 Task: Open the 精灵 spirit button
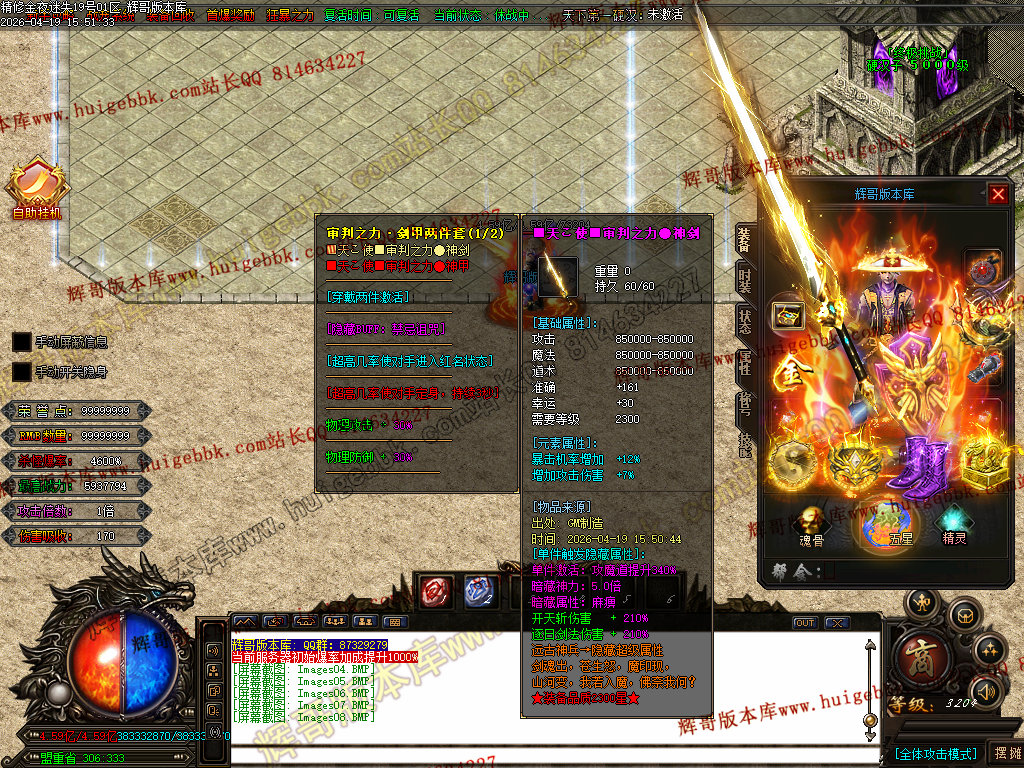(954, 527)
